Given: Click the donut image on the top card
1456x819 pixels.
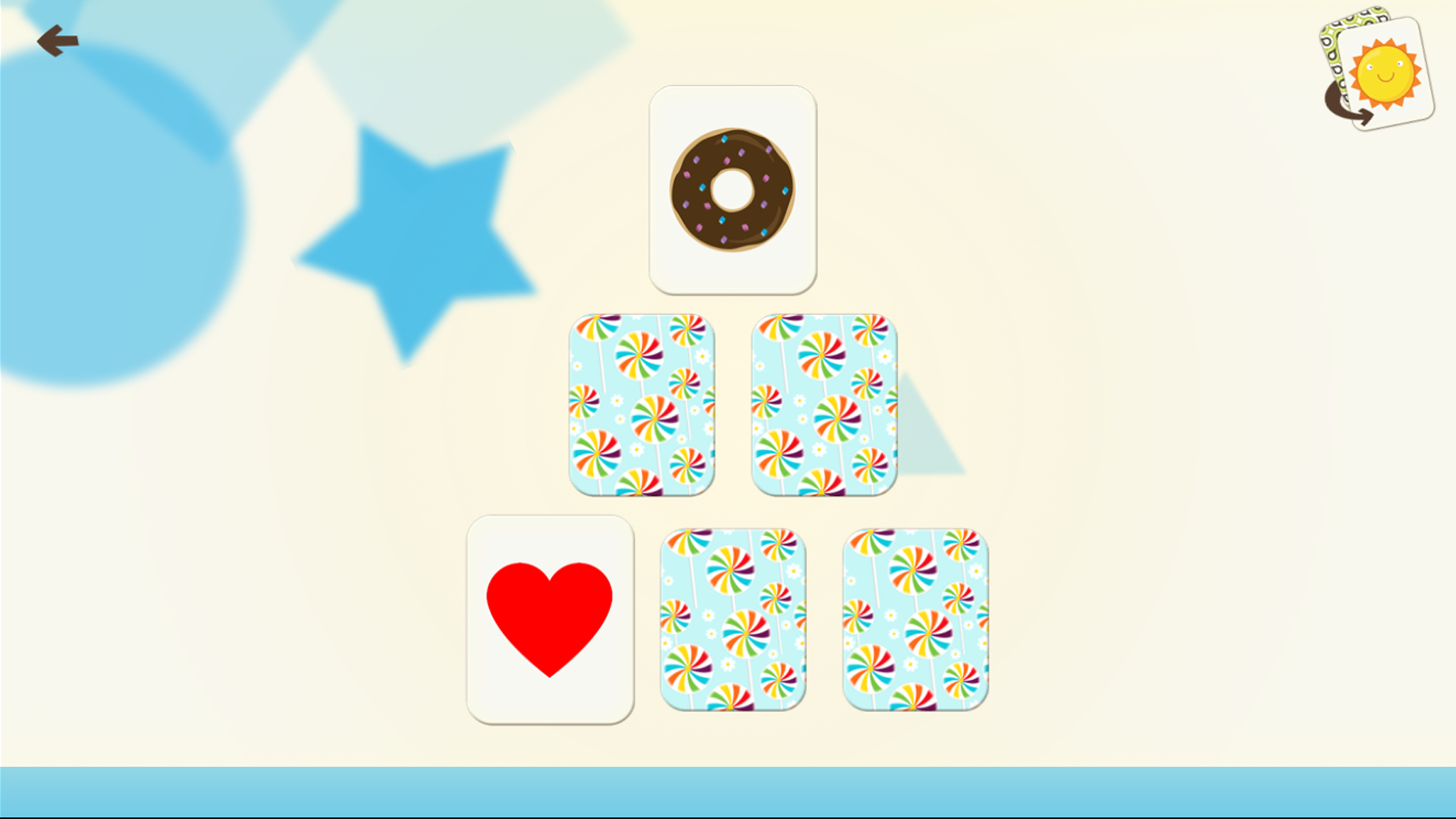Looking at the screenshot, I should (733, 190).
